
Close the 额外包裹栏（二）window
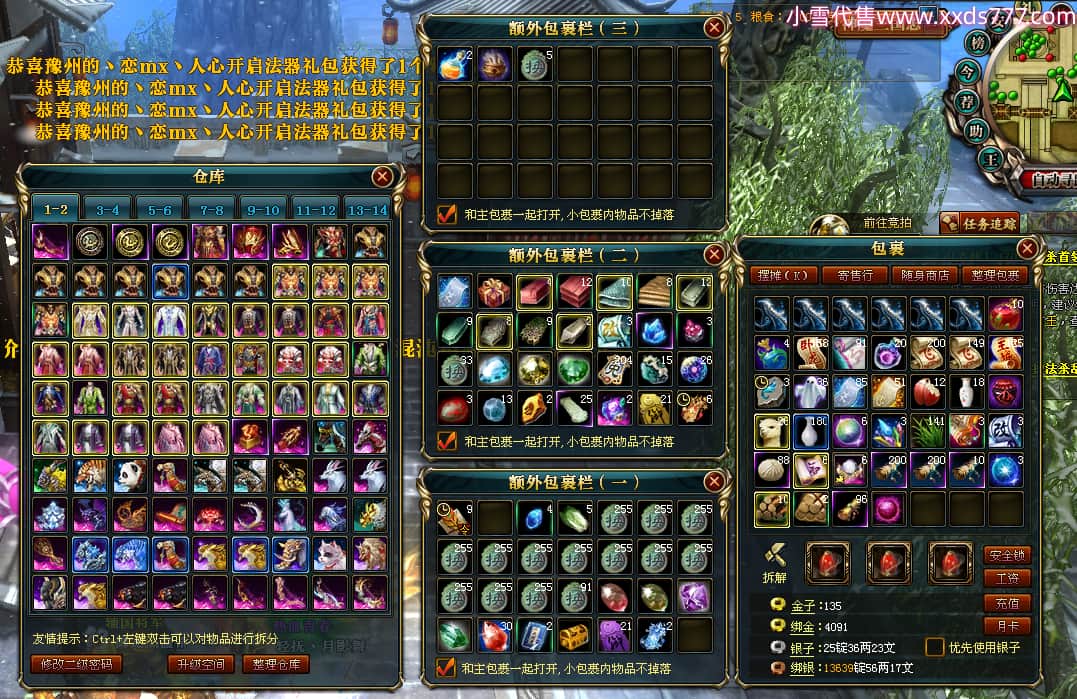[714, 254]
